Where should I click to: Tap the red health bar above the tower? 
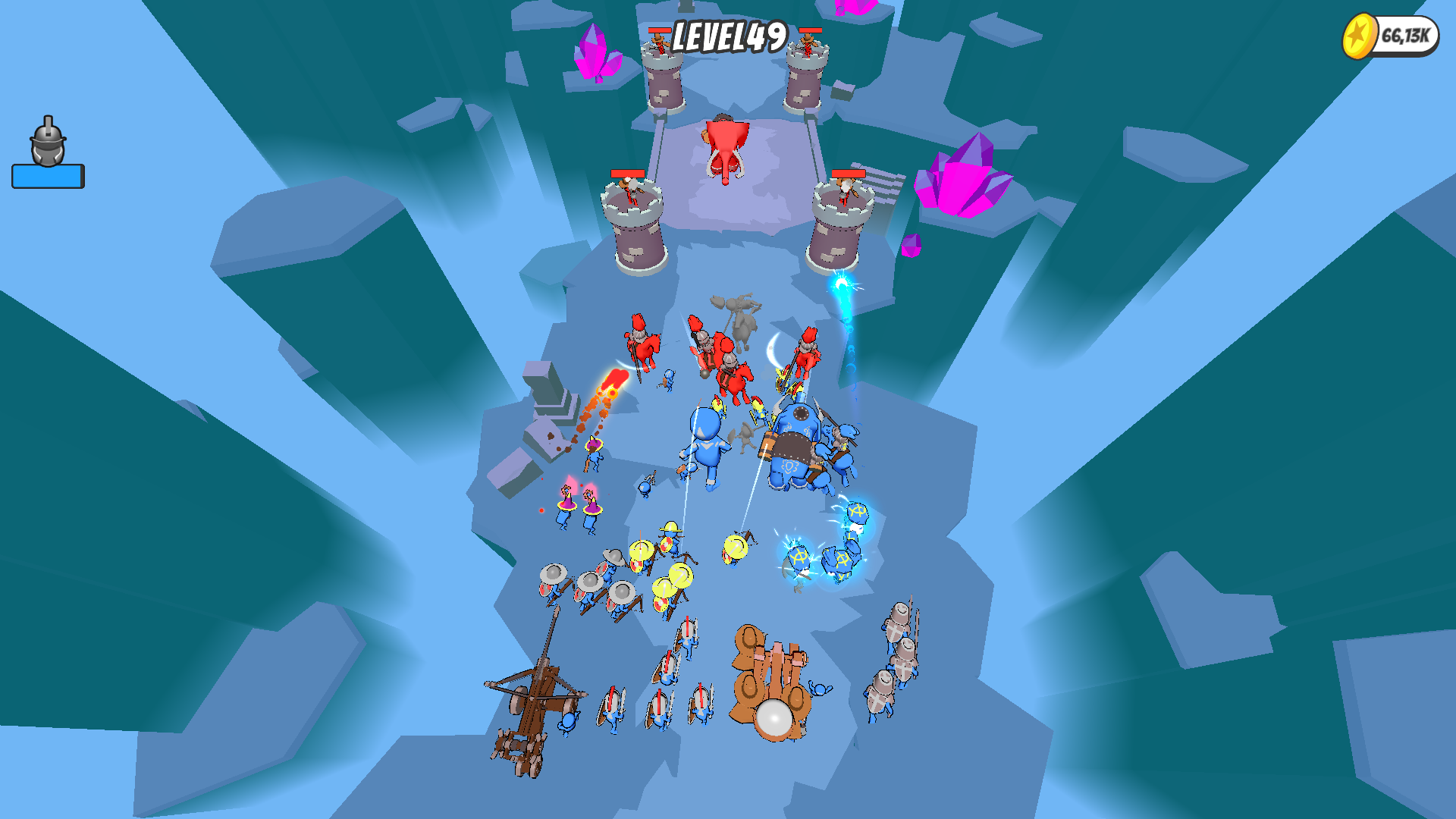click(x=850, y=174)
